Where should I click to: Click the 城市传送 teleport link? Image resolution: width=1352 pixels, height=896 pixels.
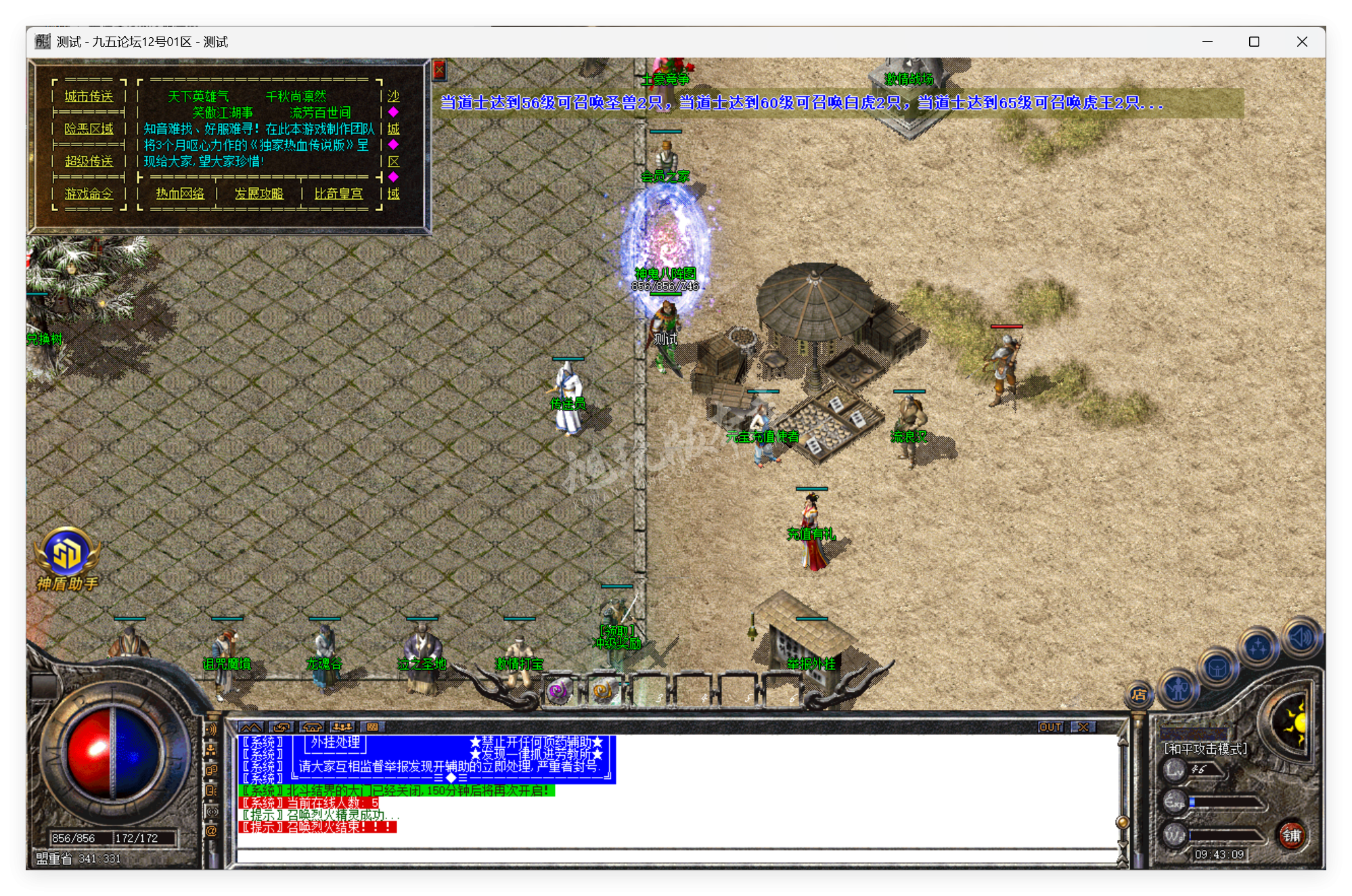tap(89, 97)
